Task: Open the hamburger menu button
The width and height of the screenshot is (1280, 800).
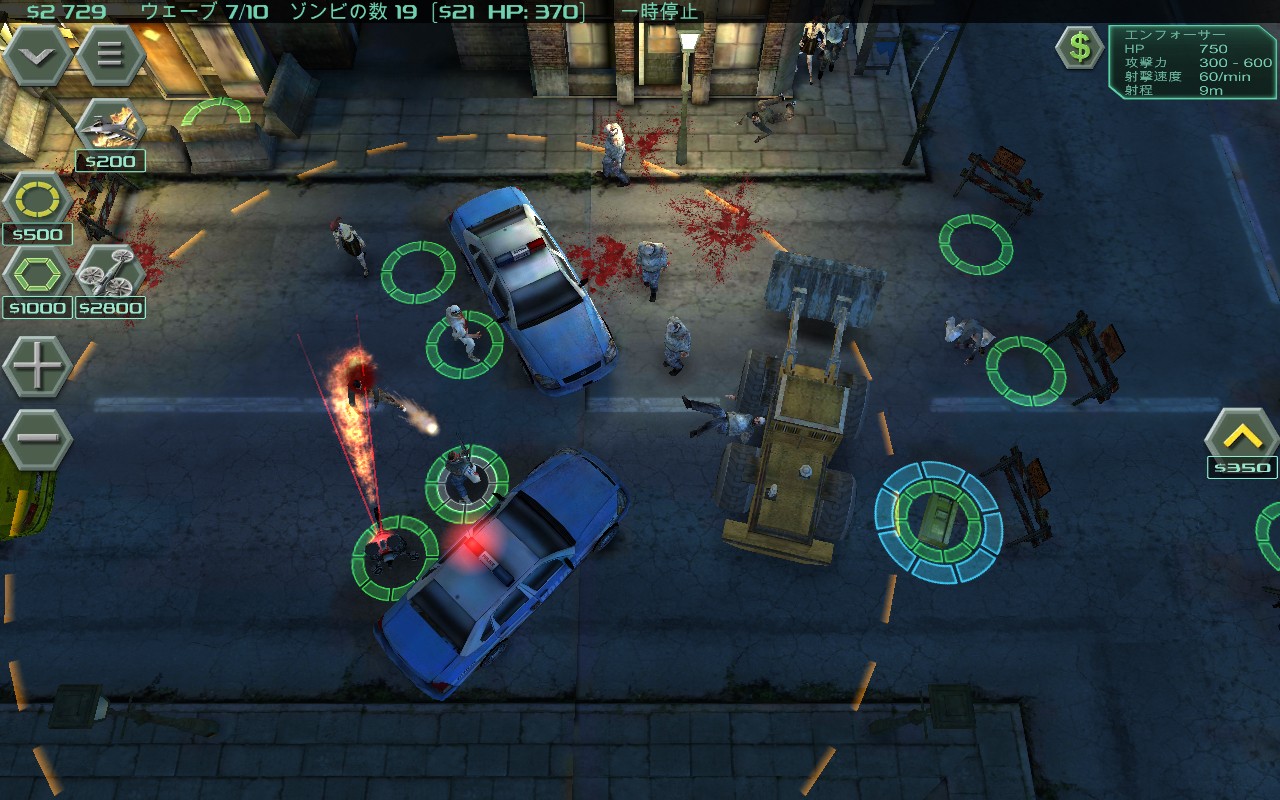Action: pyautogui.click(x=109, y=55)
